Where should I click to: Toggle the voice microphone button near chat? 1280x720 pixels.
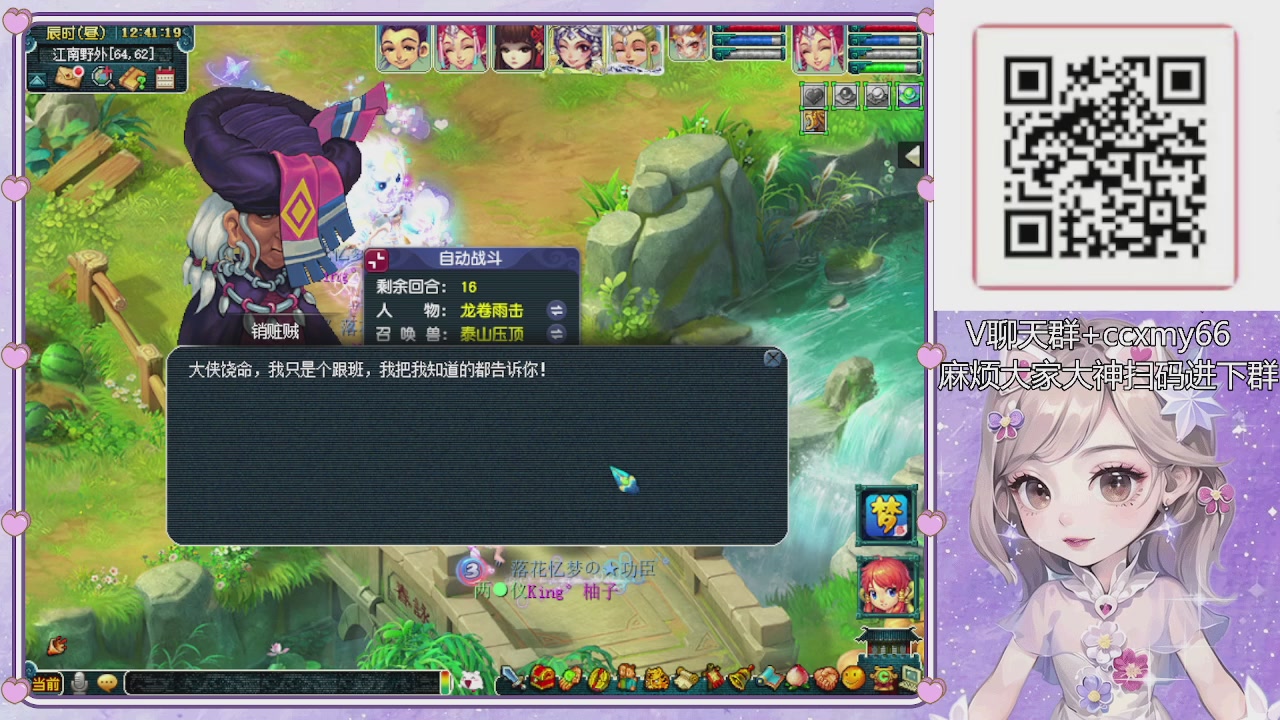[79, 683]
